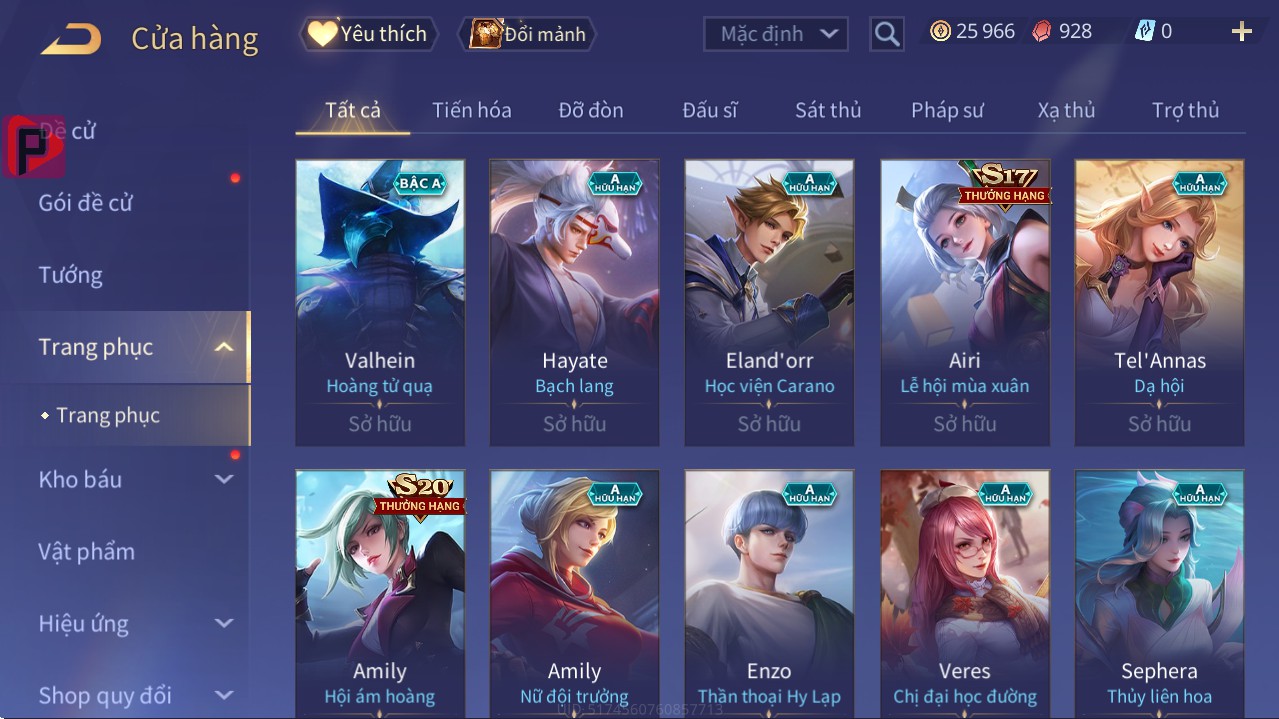1279x719 pixels.
Task: Select Valhein Hoàng tử quạ skin card
Action: point(380,302)
